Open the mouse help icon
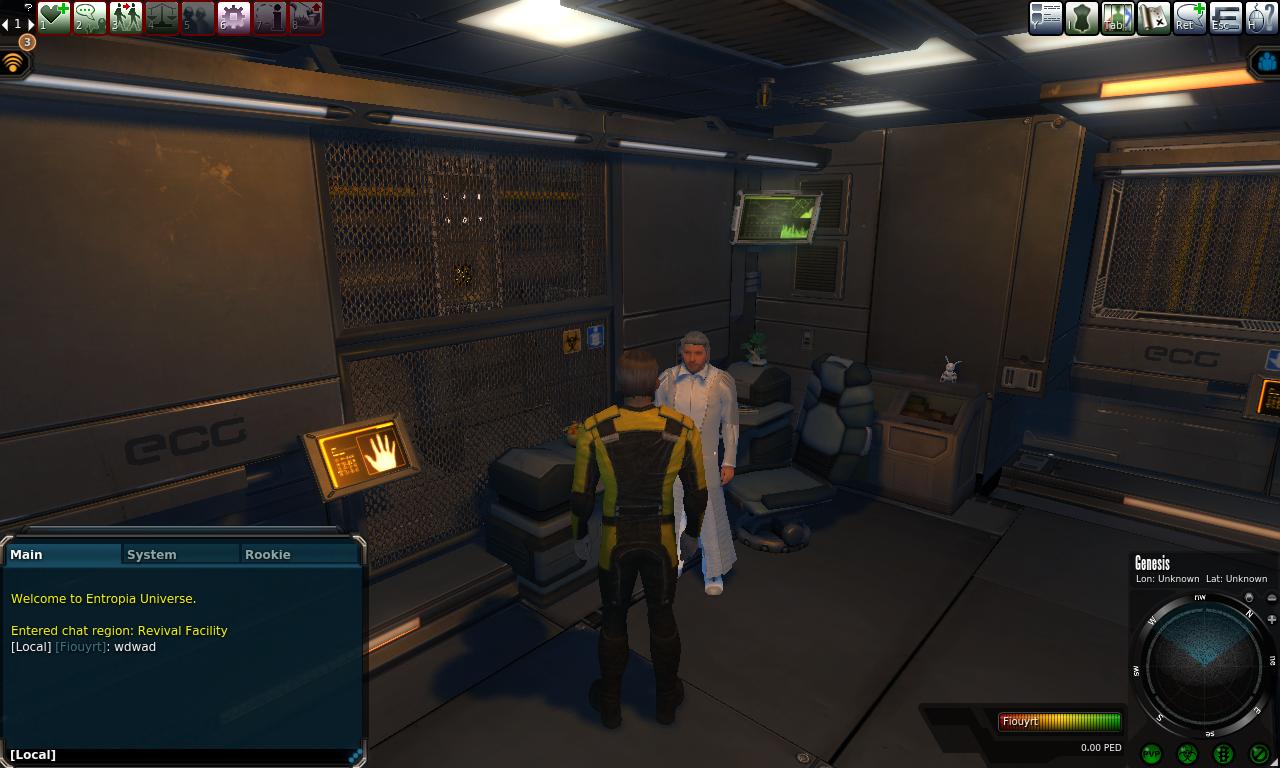This screenshot has width=1280, height=768. (x=1262, y=18)
